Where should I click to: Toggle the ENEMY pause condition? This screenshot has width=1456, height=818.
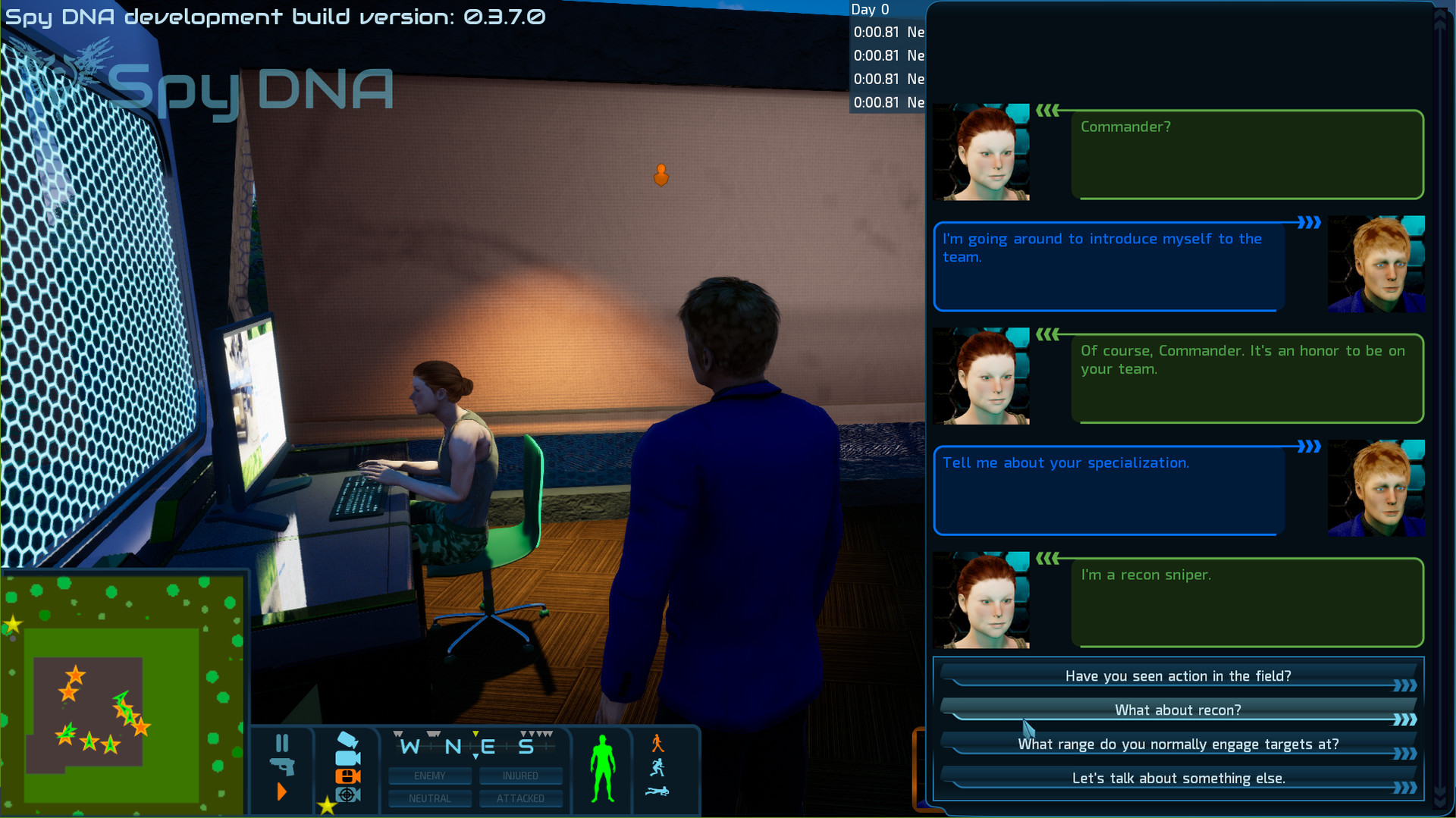pos(430,776)
